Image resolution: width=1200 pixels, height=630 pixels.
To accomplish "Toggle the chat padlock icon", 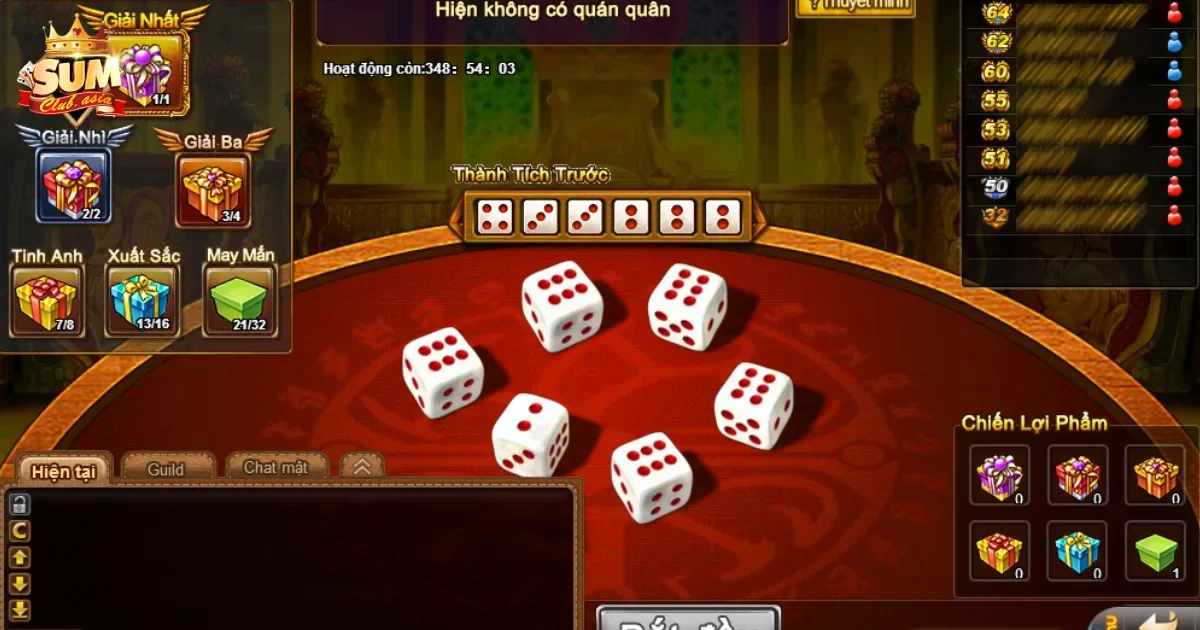I will click(x=20, y=505).
